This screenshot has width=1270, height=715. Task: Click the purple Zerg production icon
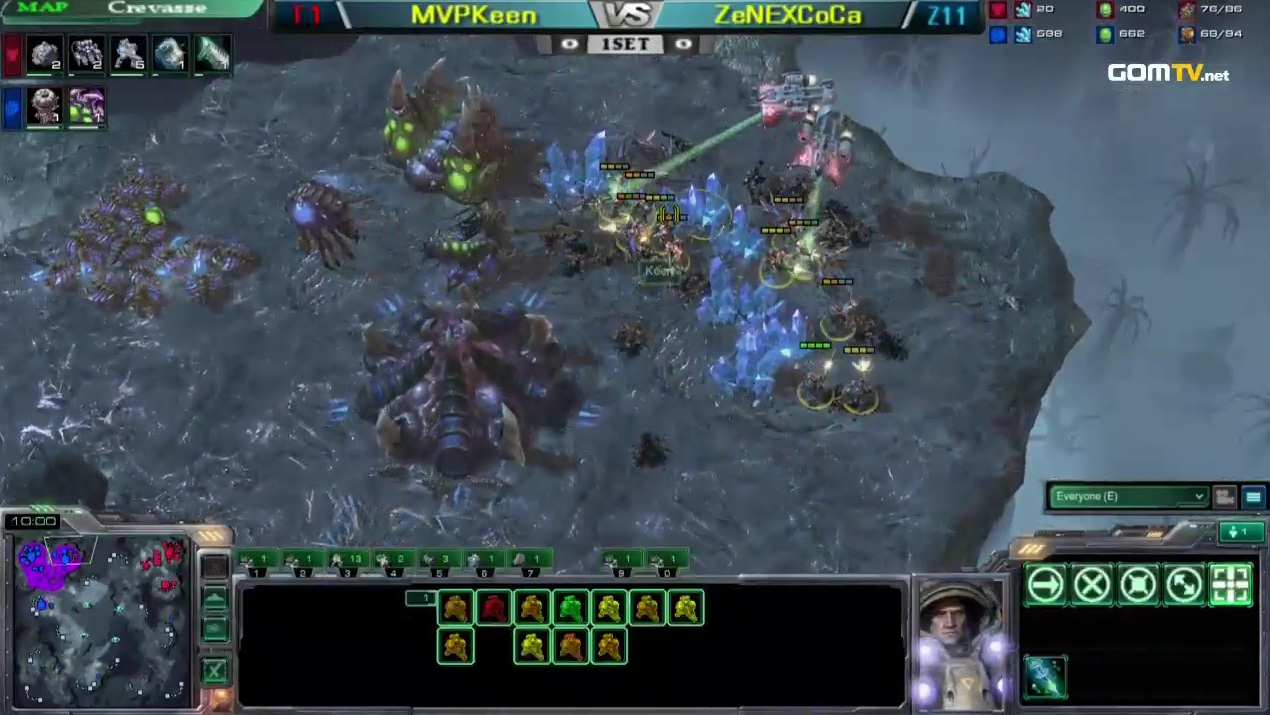85,107
